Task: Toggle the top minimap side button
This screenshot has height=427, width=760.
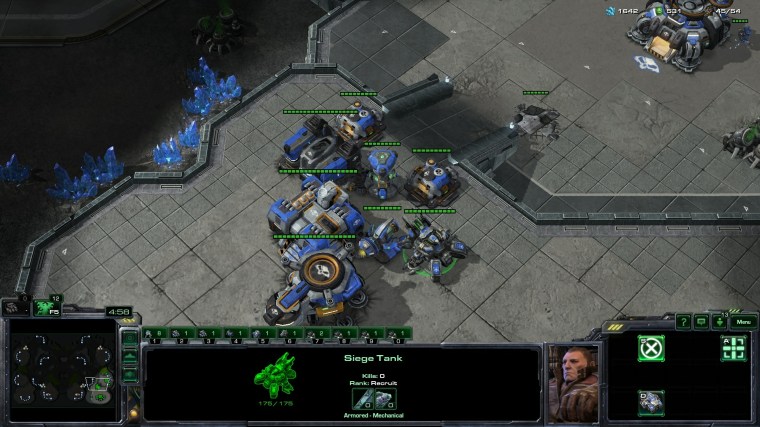Action: point(129,338)
